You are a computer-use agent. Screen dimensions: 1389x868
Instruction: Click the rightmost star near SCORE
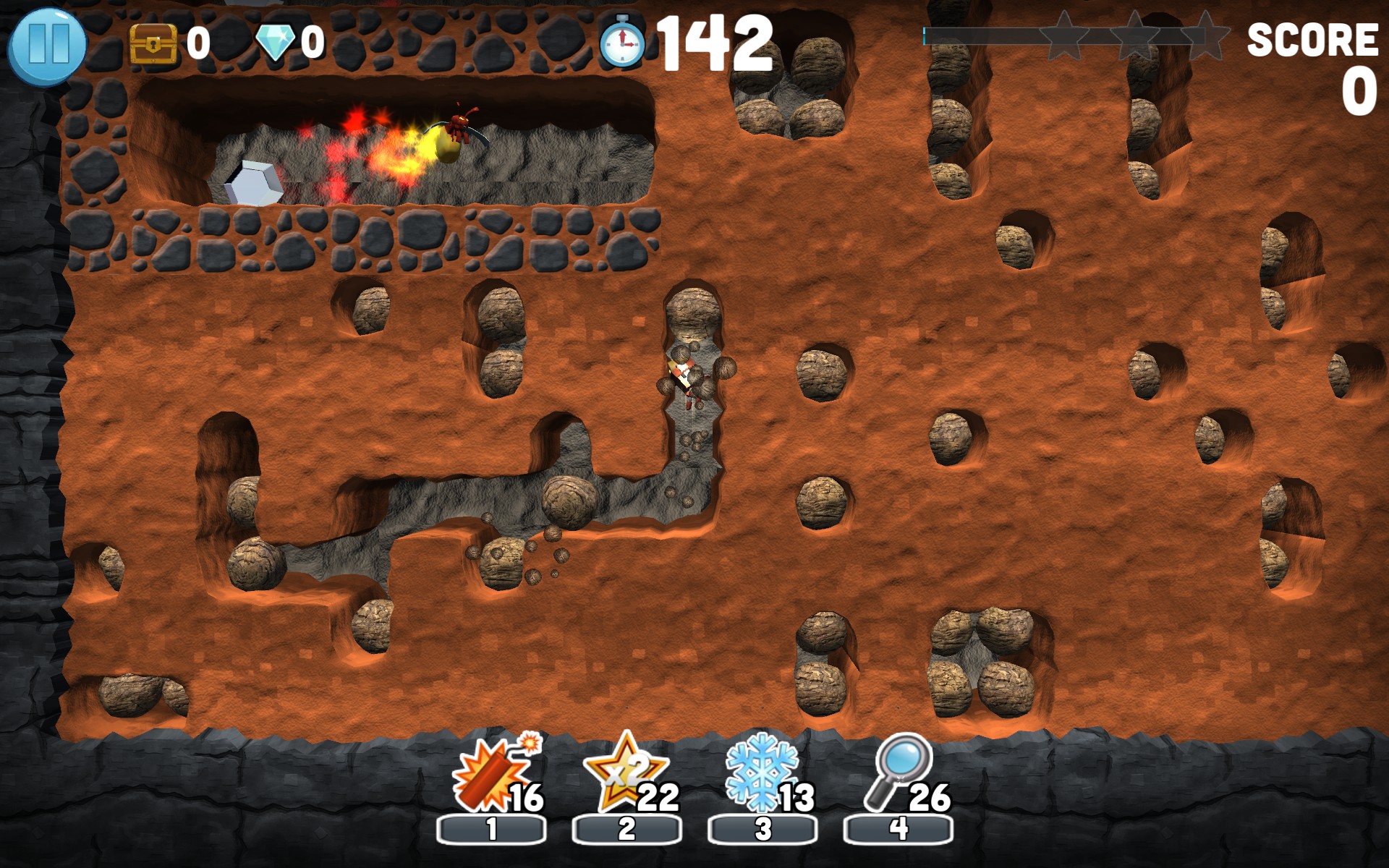coord(1207,36)
